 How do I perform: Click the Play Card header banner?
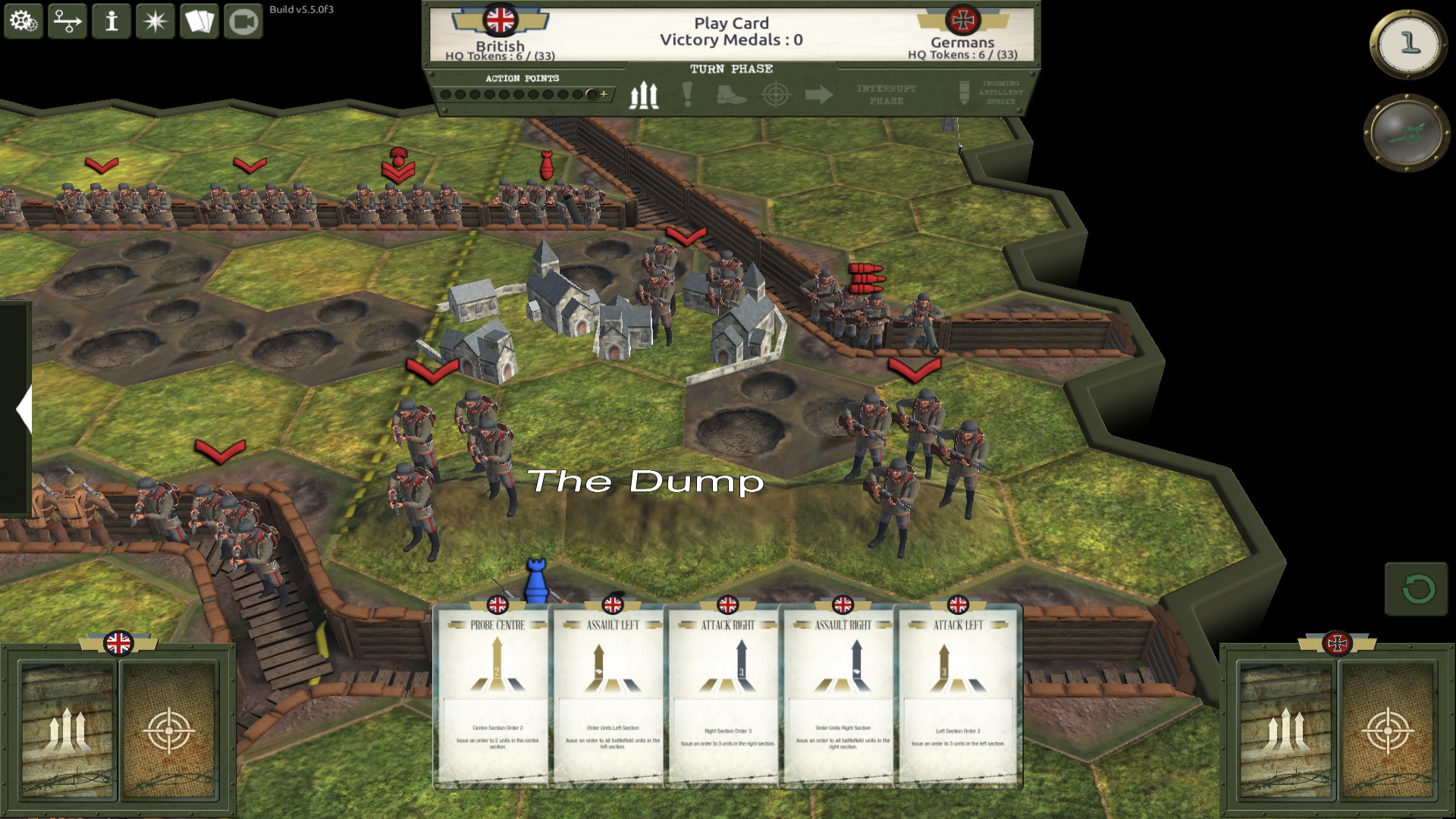(x=732, y=24)
